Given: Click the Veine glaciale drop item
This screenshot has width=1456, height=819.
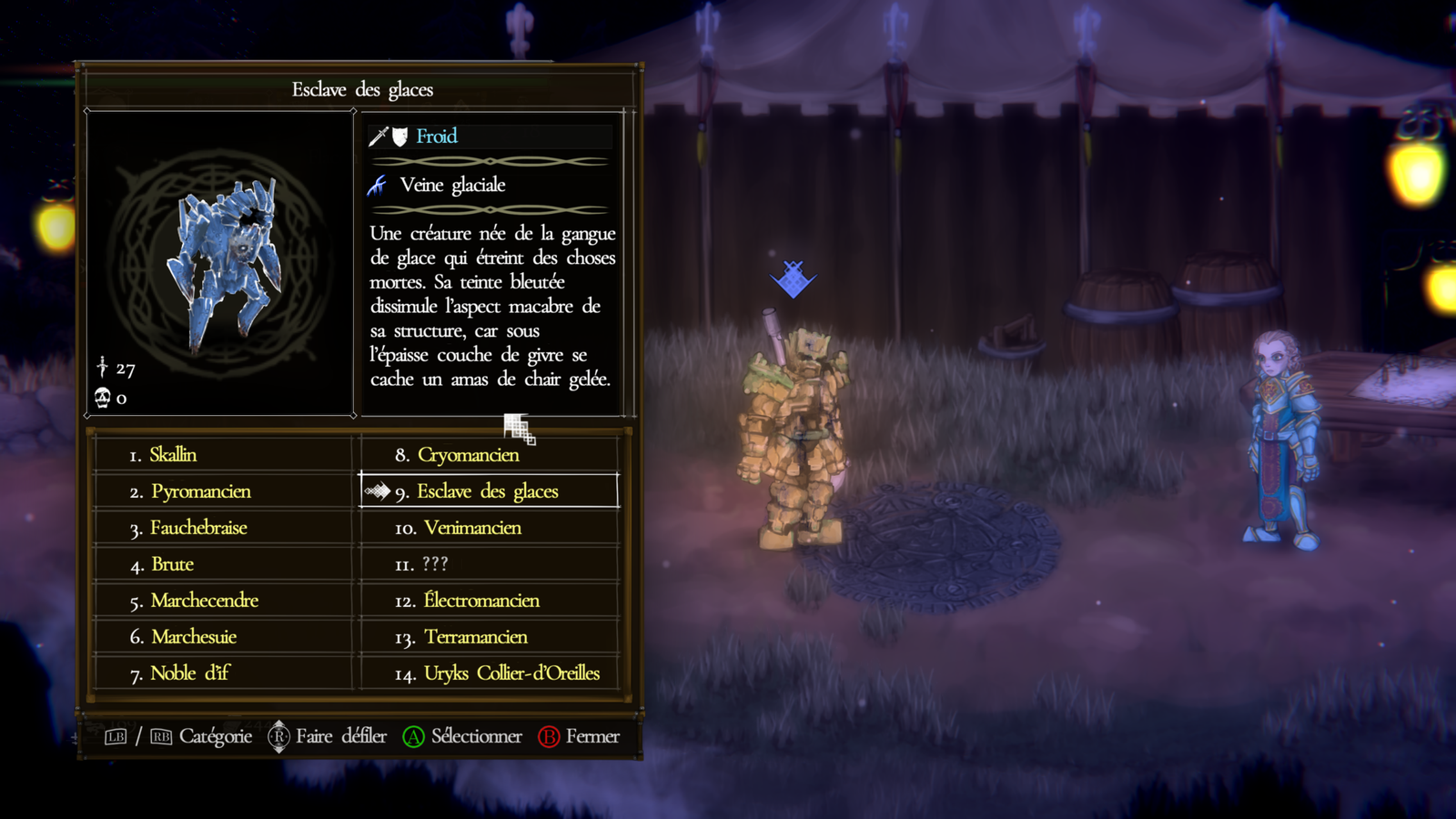Looking at the screenshot, I should pos(452,186).
